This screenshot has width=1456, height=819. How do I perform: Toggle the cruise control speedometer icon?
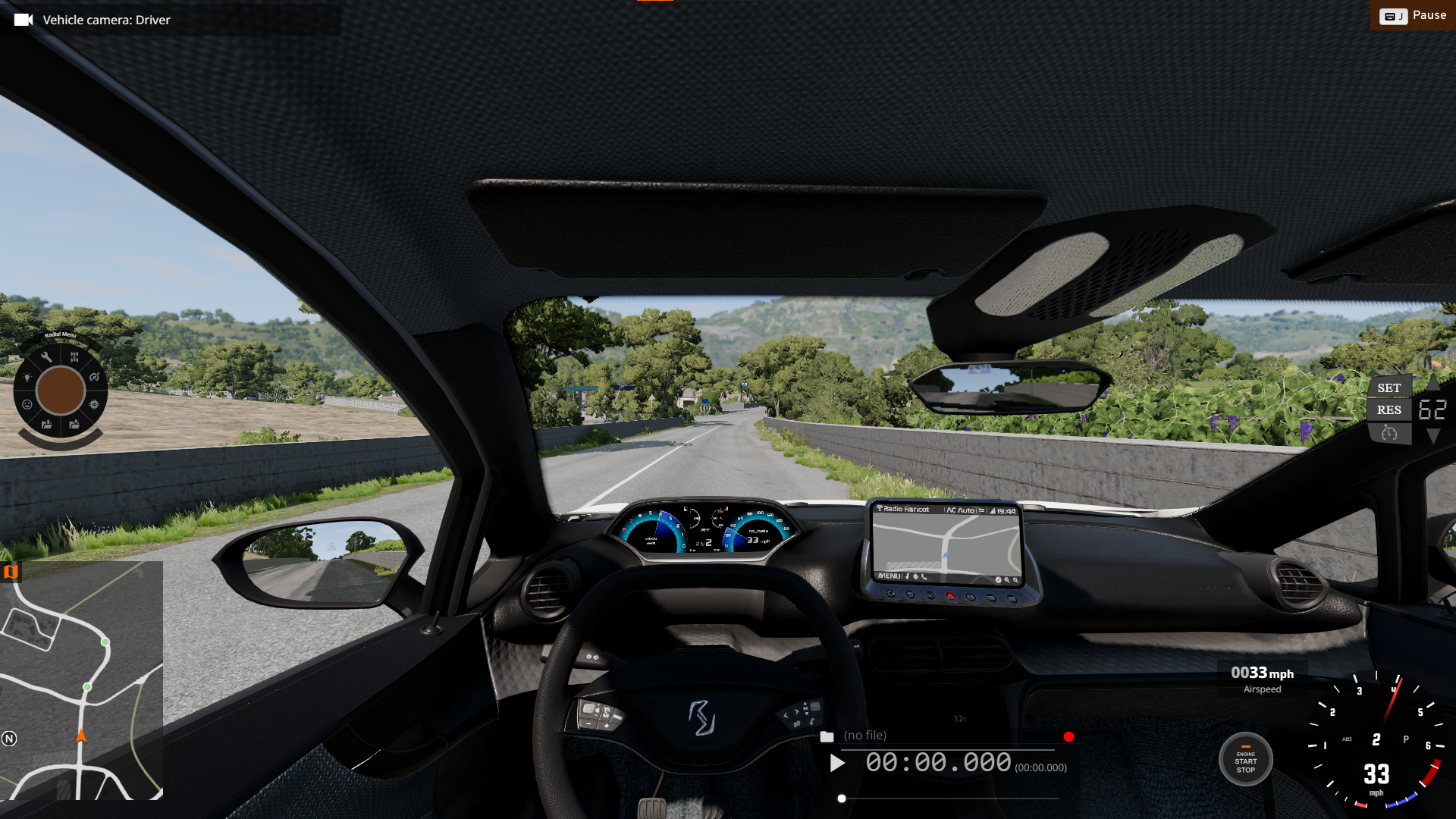coord(1389,433)
